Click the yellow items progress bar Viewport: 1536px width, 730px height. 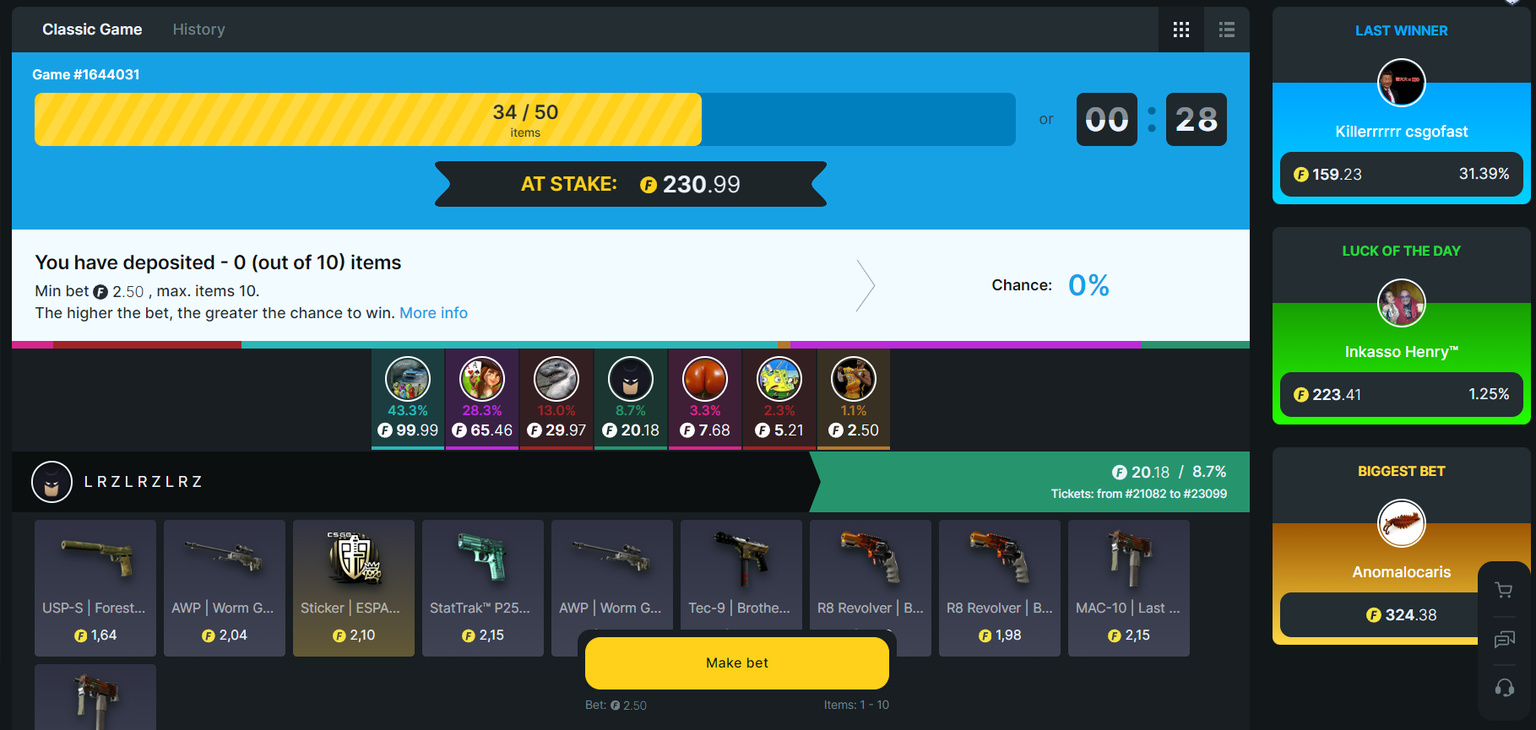pos(368,119)
